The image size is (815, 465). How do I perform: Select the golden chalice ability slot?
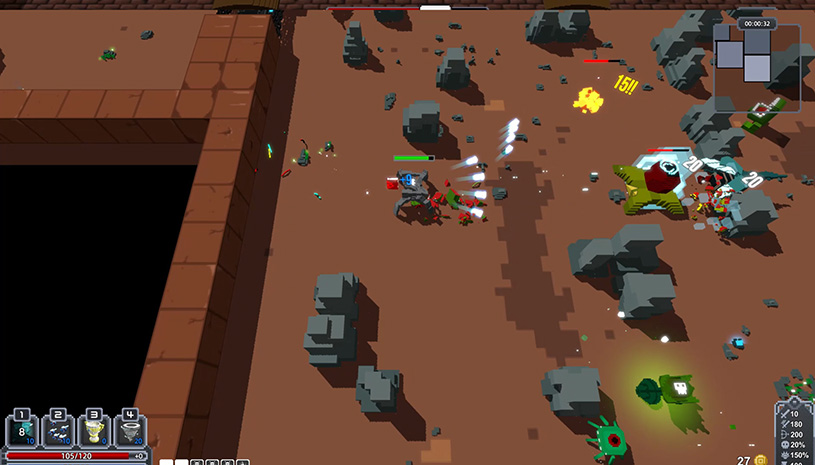click(x=94, y=430)
